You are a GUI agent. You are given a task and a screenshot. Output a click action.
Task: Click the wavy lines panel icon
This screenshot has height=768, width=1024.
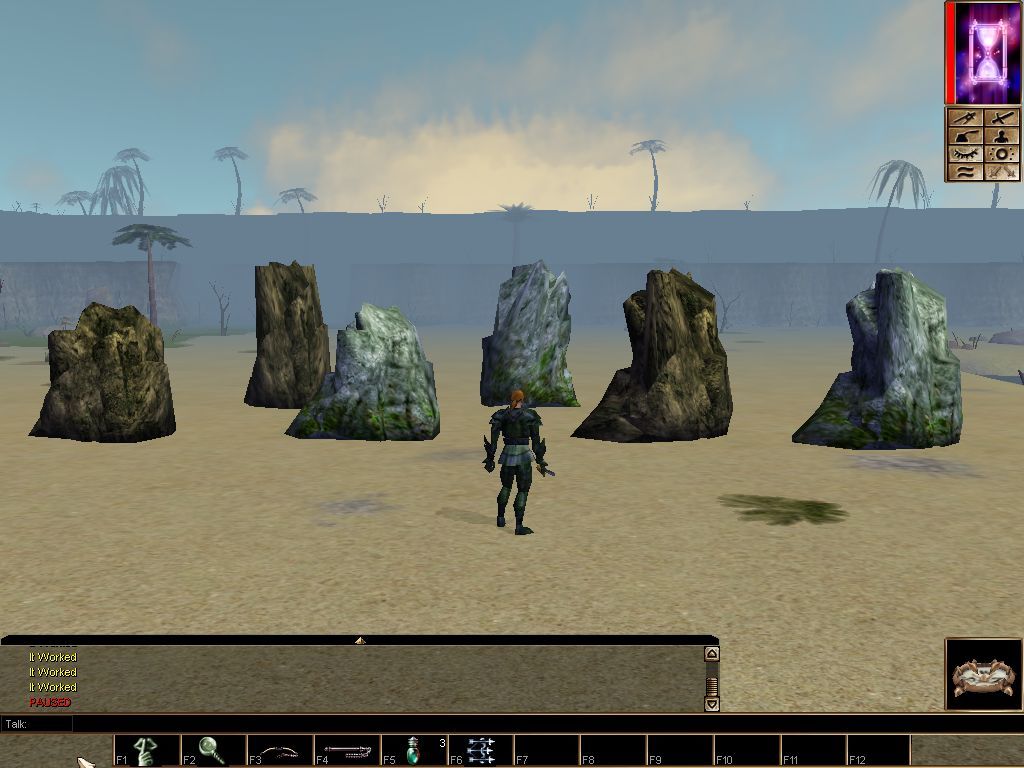click(x=965, y=172)
